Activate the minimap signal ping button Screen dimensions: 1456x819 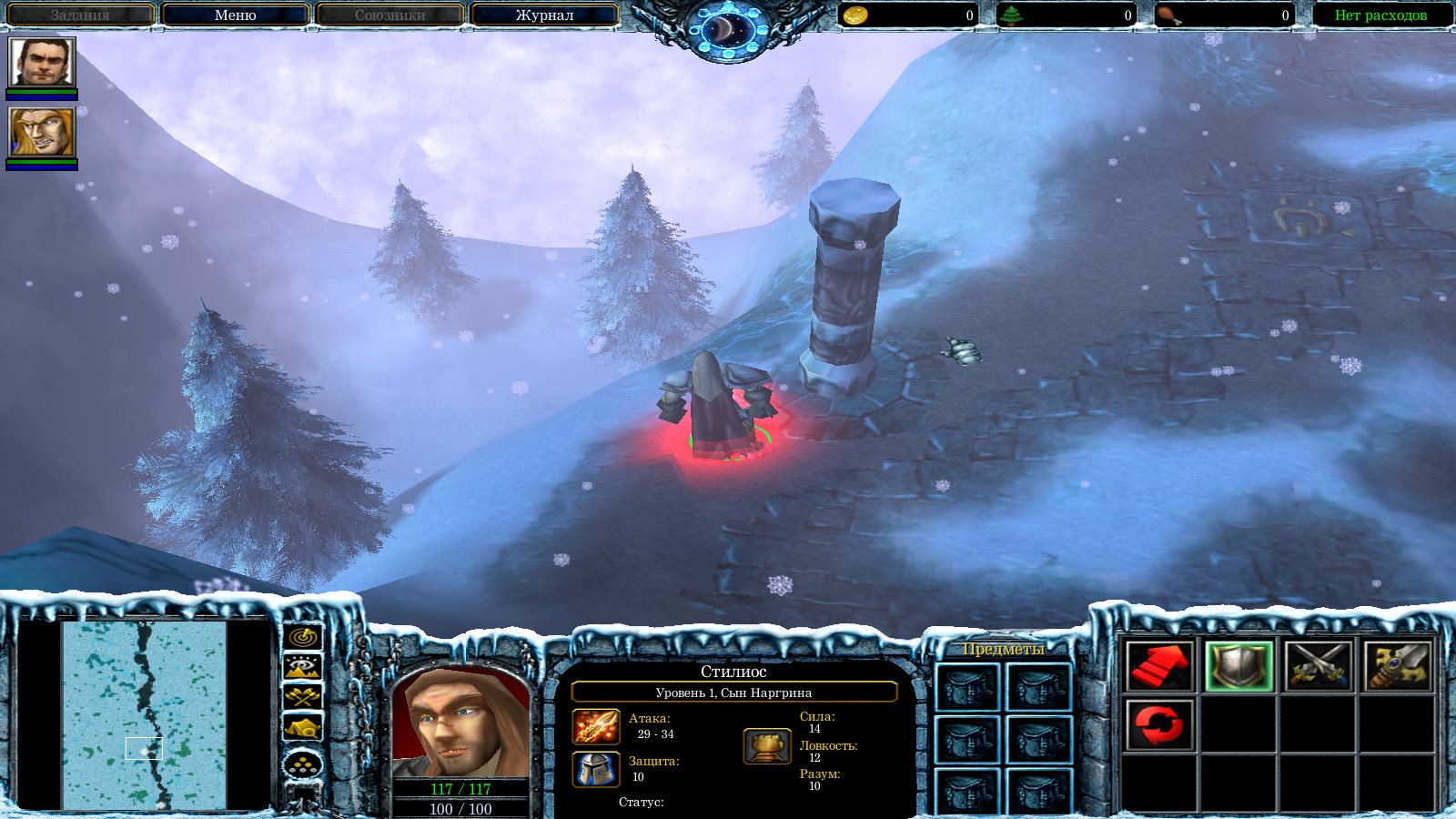(303, 637)
